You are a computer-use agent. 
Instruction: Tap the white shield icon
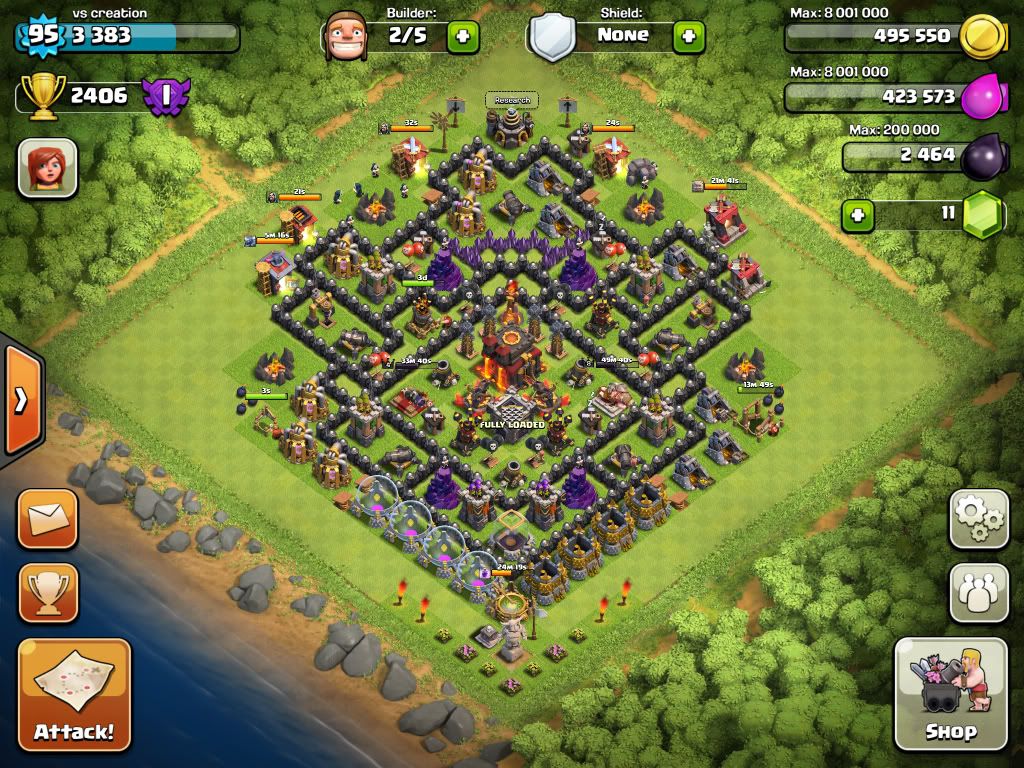pos(553,38)
